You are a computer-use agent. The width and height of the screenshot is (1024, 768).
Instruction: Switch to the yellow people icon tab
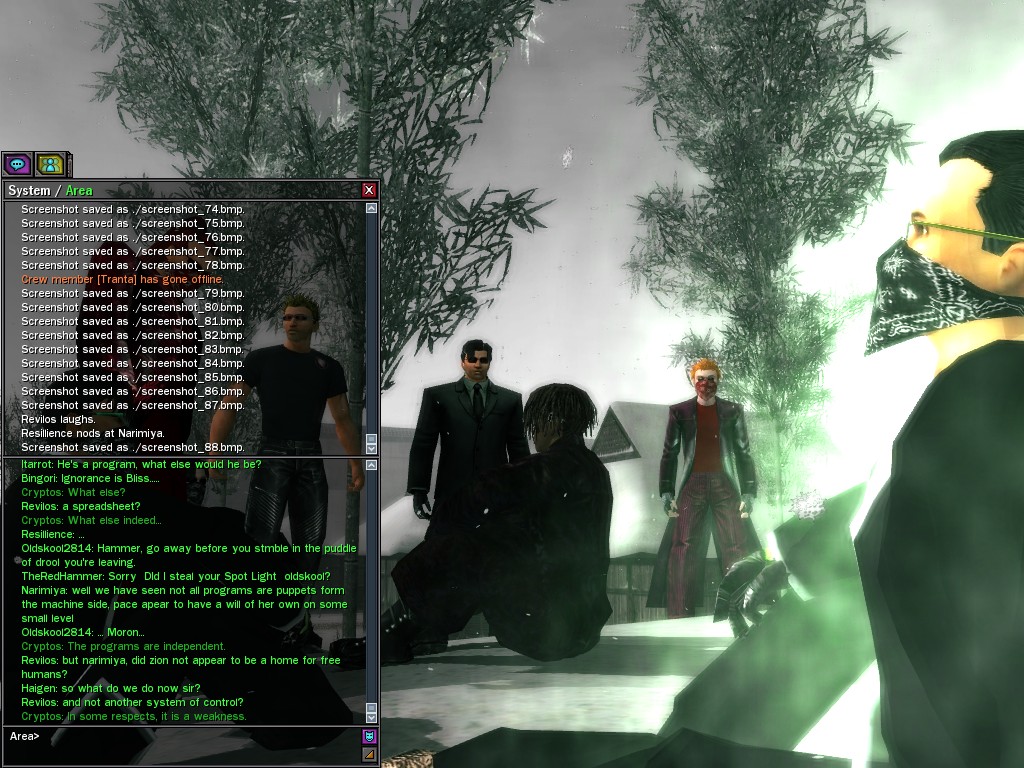pos(49,164)
